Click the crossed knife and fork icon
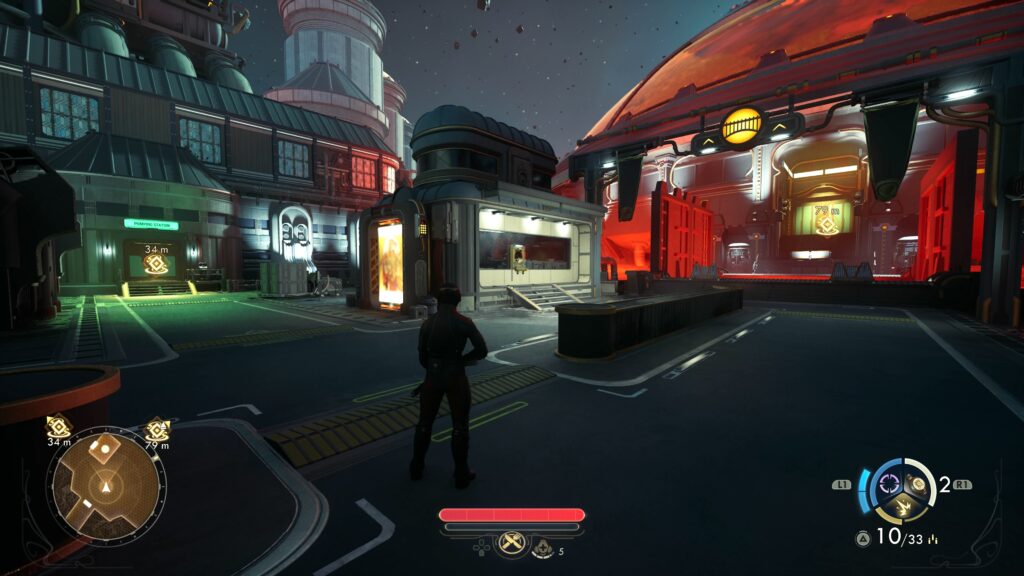Viewport: 1024px width, 576px height. click(x=511, y=544)
